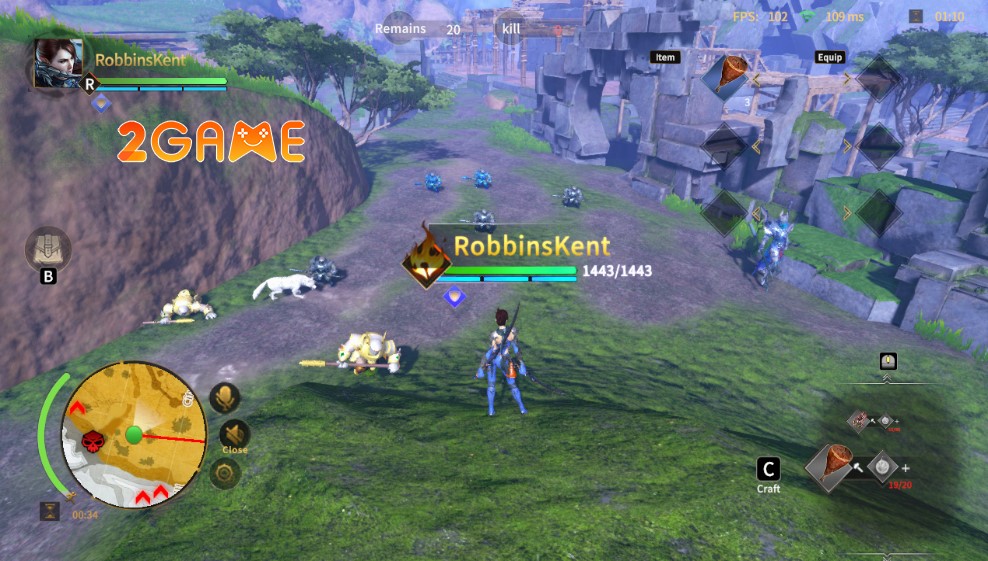Viewport: 988px width, 561px height.
Task: Toggle the microphone mute icon
Action: click(x=225, y=398)
